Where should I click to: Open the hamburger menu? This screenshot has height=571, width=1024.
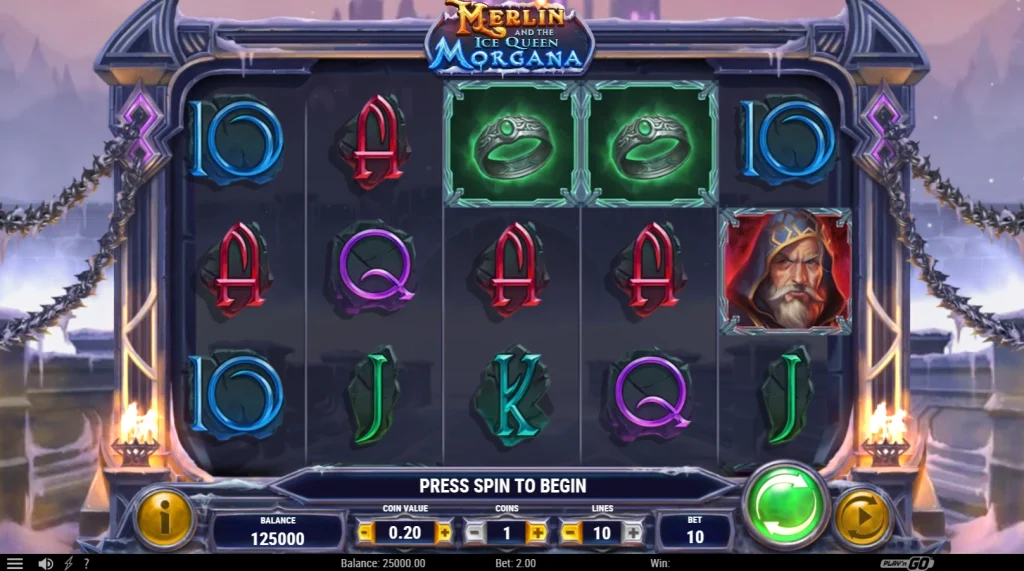point(14,564)
